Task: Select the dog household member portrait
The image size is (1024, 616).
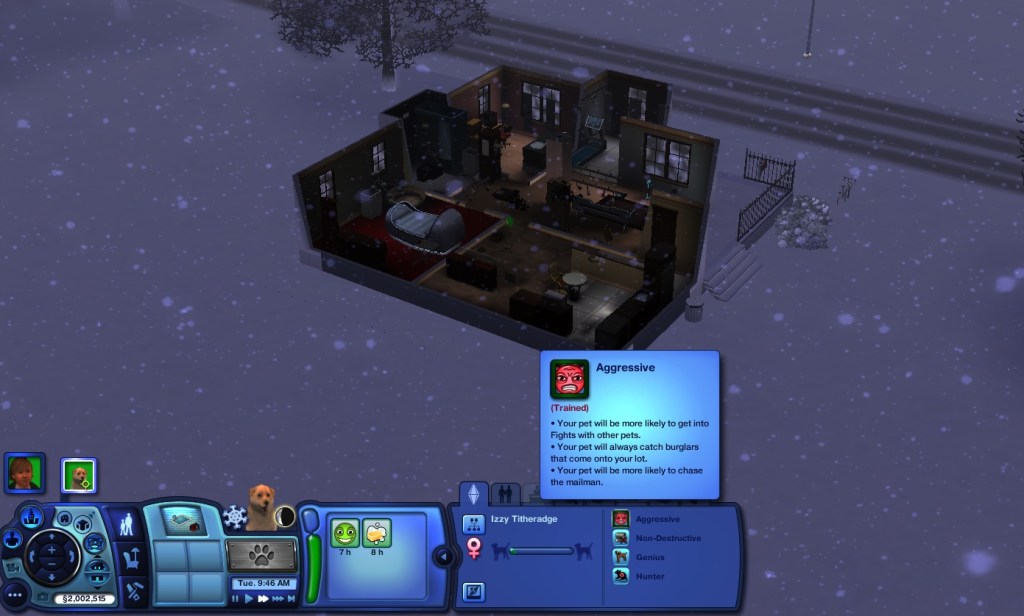Action: [x=78, y=474]
